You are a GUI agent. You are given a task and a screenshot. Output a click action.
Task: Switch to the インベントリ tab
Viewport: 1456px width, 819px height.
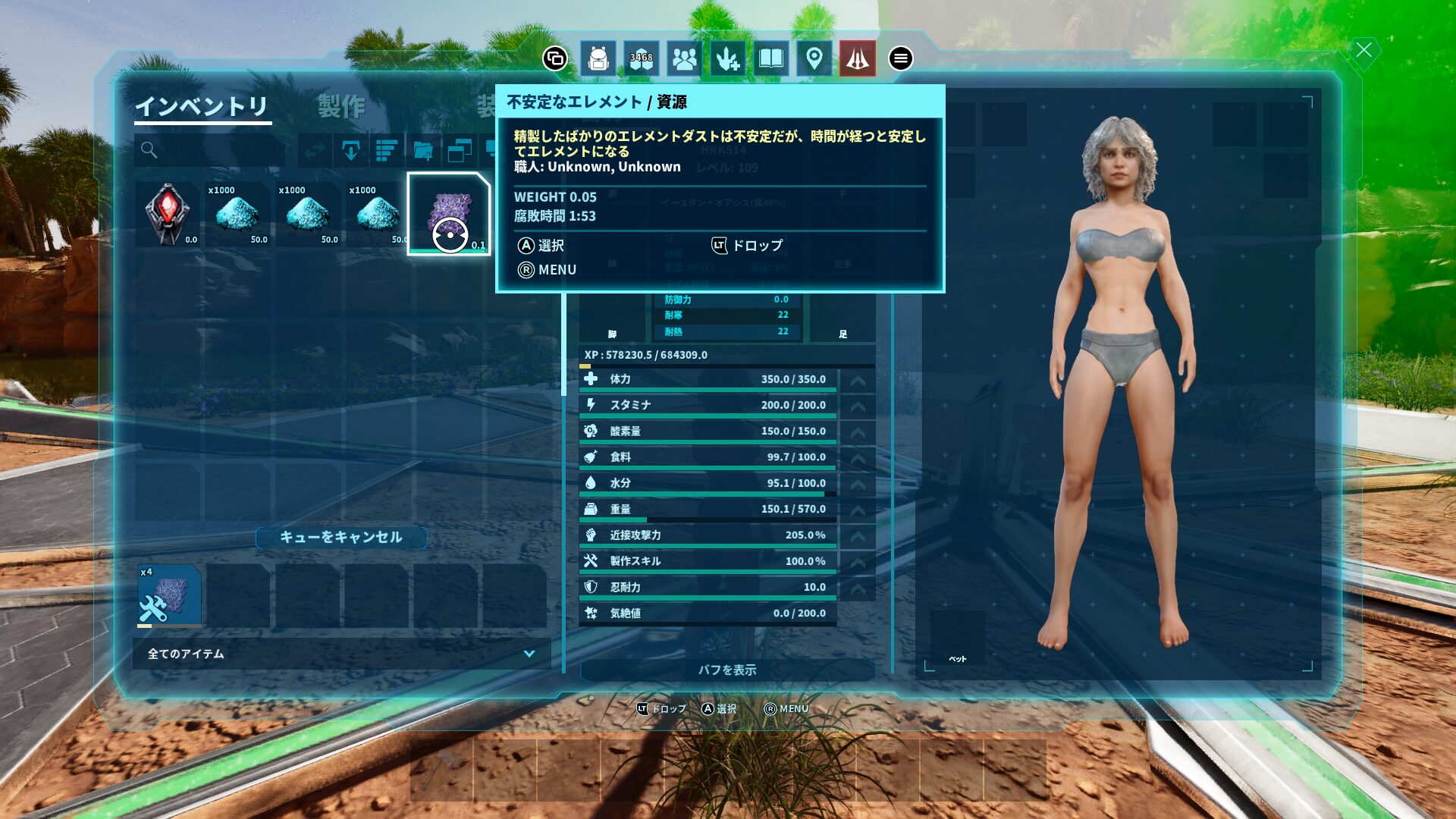202,106
